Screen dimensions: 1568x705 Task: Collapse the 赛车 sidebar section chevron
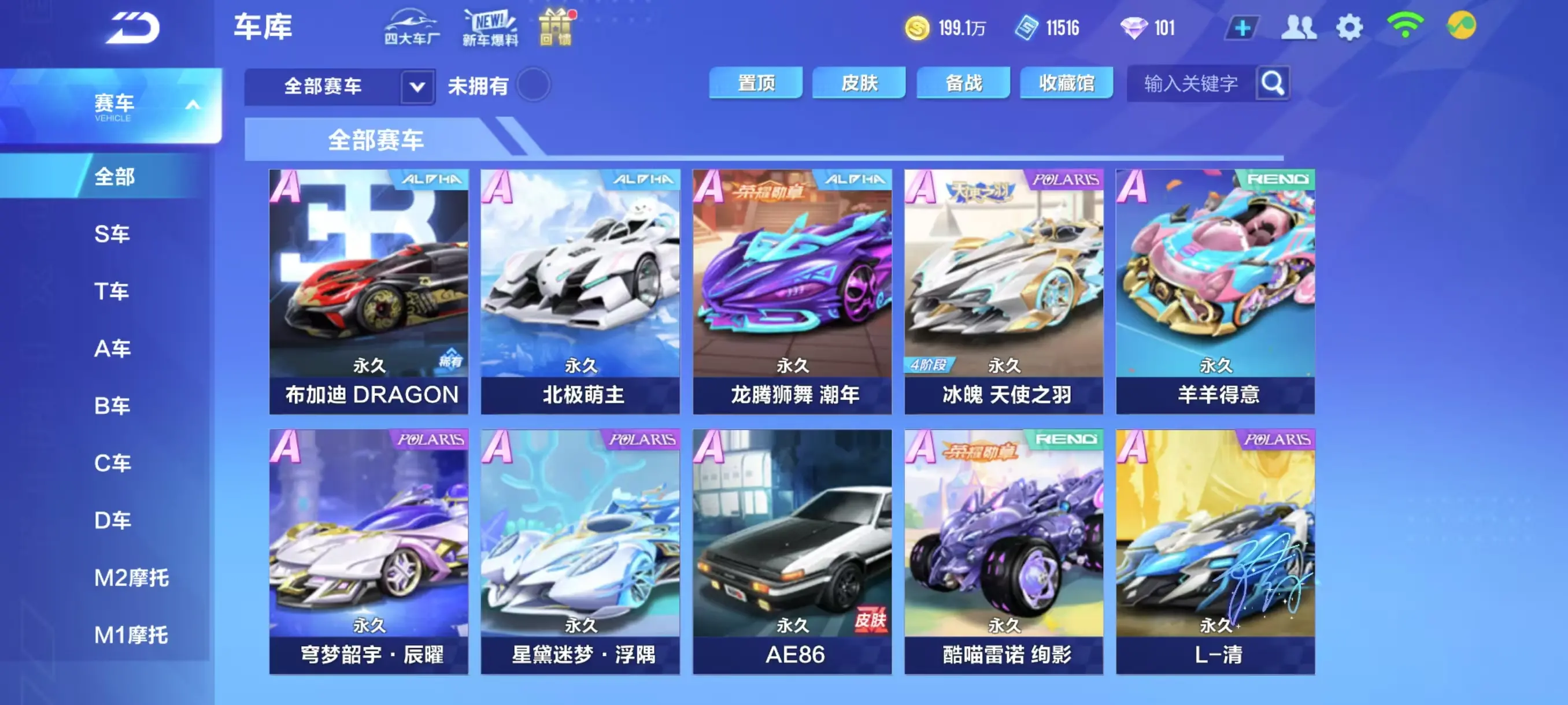(193, 105)
